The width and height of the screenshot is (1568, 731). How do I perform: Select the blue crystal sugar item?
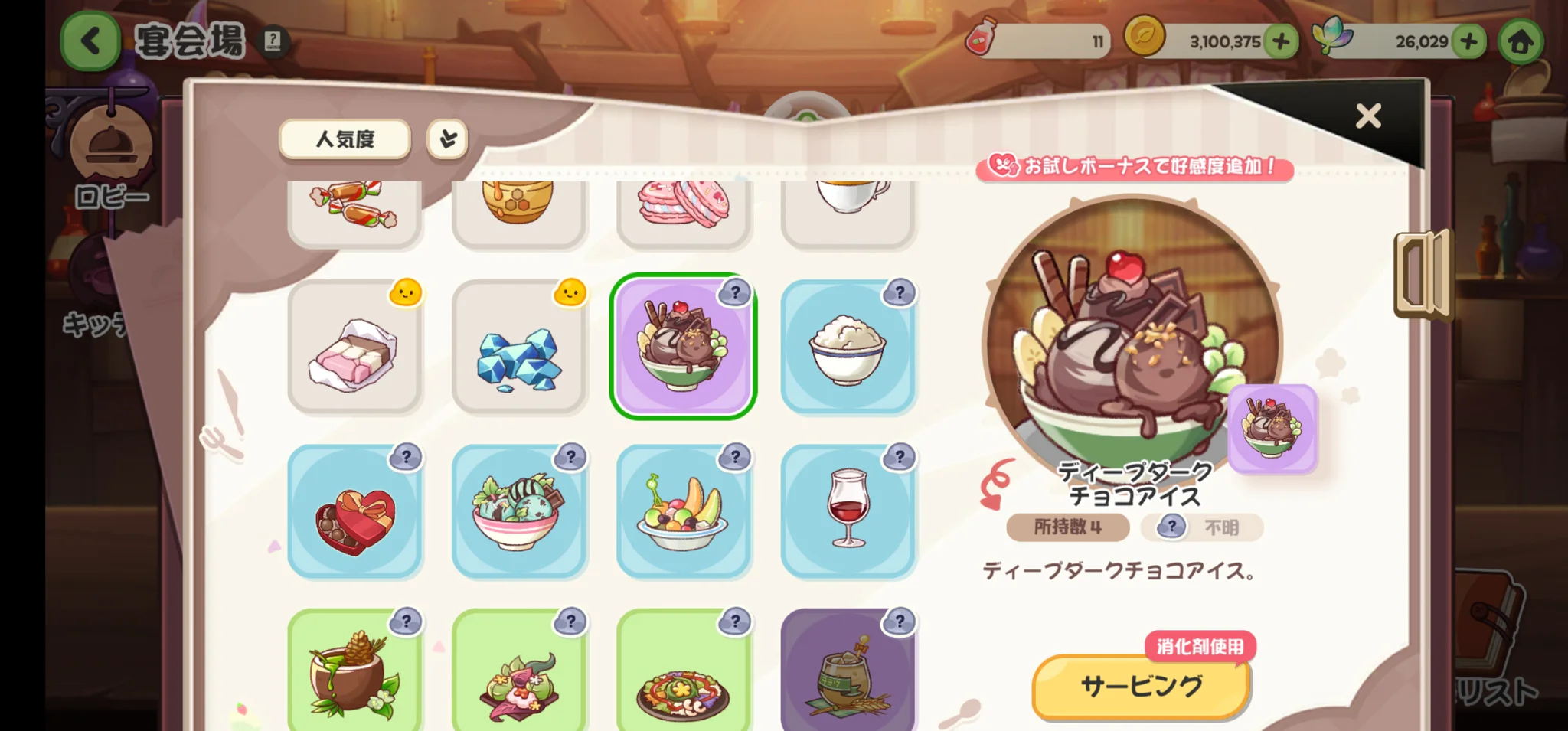pos(519,347)
